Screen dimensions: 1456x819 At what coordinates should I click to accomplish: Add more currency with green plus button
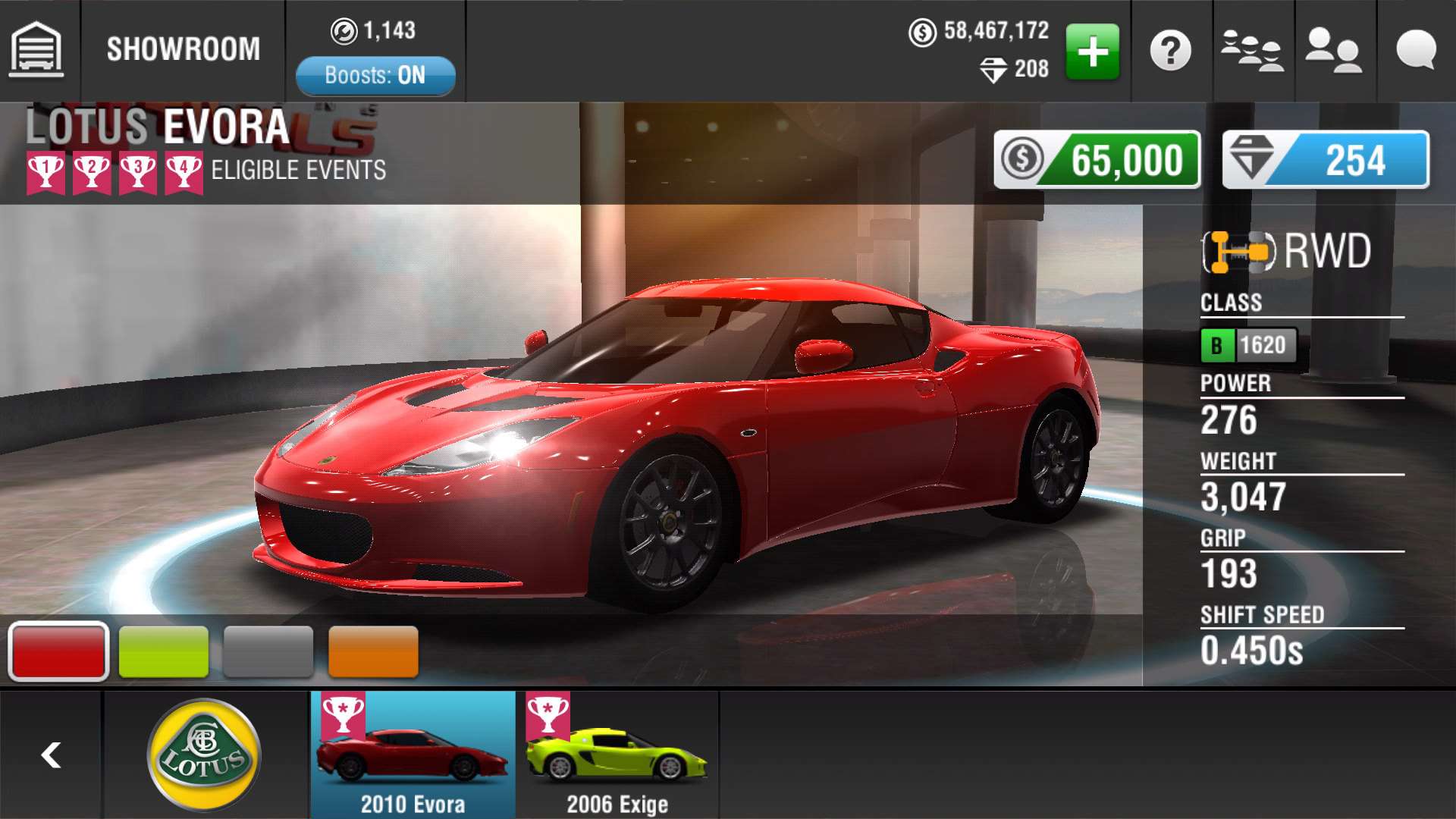tap(1092, 52)
